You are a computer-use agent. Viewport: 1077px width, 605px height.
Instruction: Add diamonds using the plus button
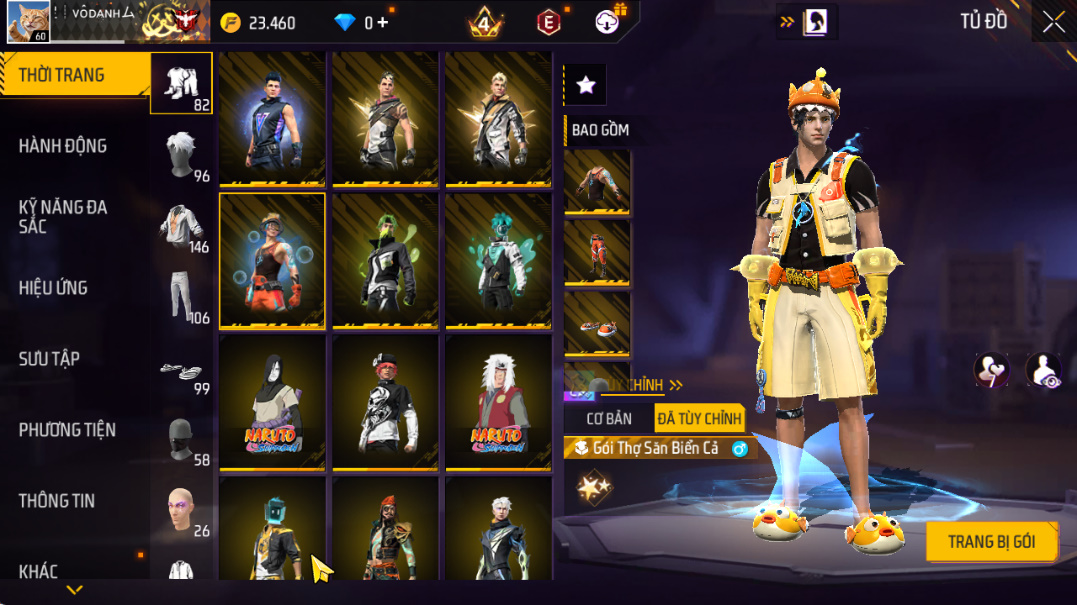(383, 23)
